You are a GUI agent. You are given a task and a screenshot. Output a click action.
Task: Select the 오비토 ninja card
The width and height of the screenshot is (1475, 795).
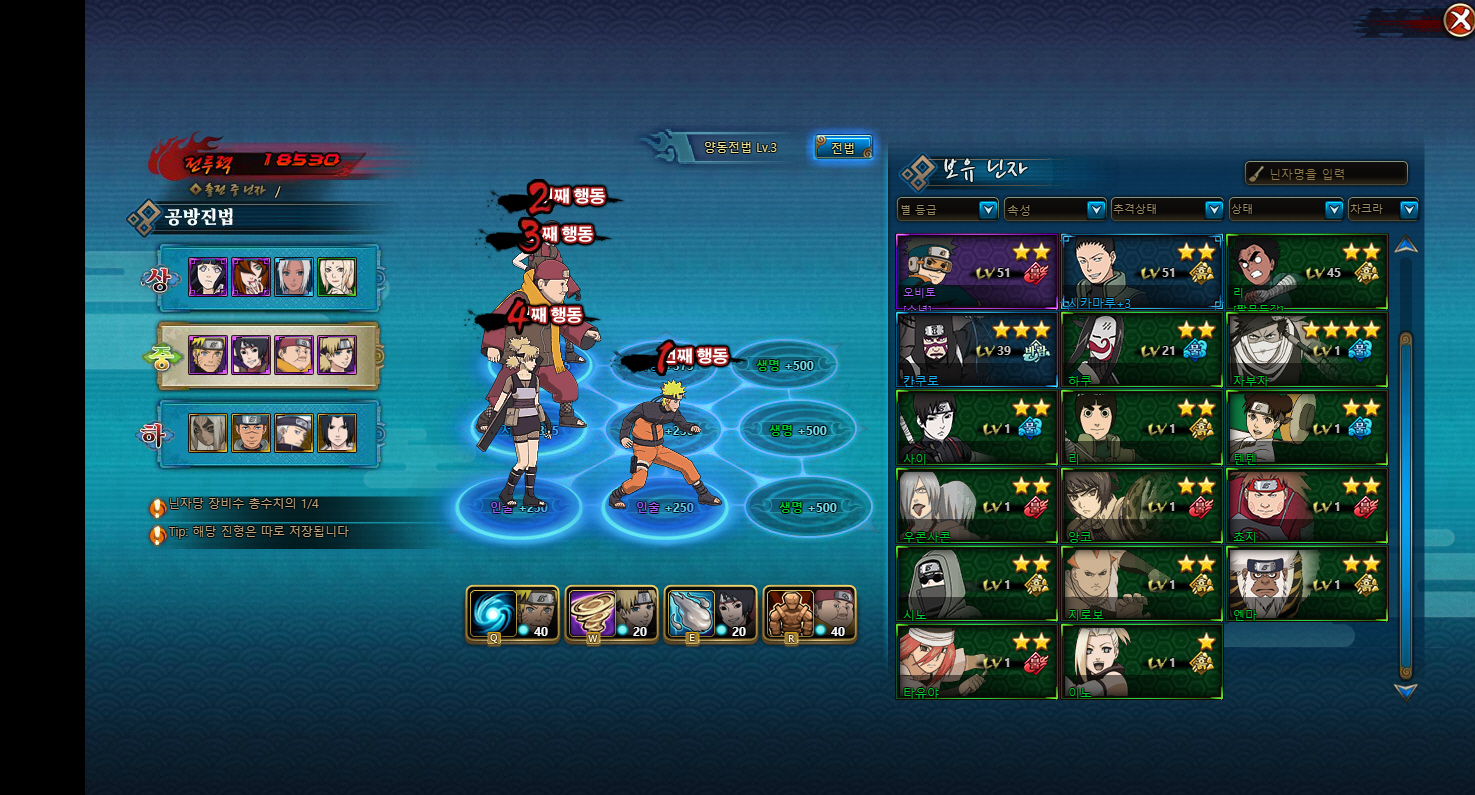click(x=977, y=272)
